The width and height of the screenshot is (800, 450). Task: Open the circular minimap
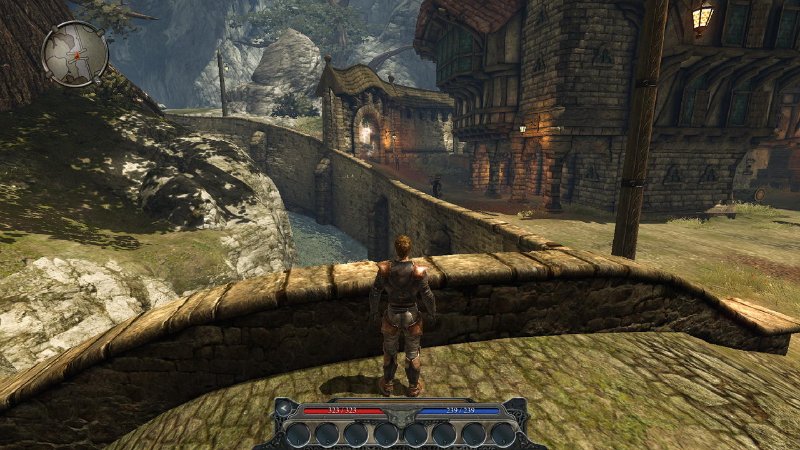(75, 54)
